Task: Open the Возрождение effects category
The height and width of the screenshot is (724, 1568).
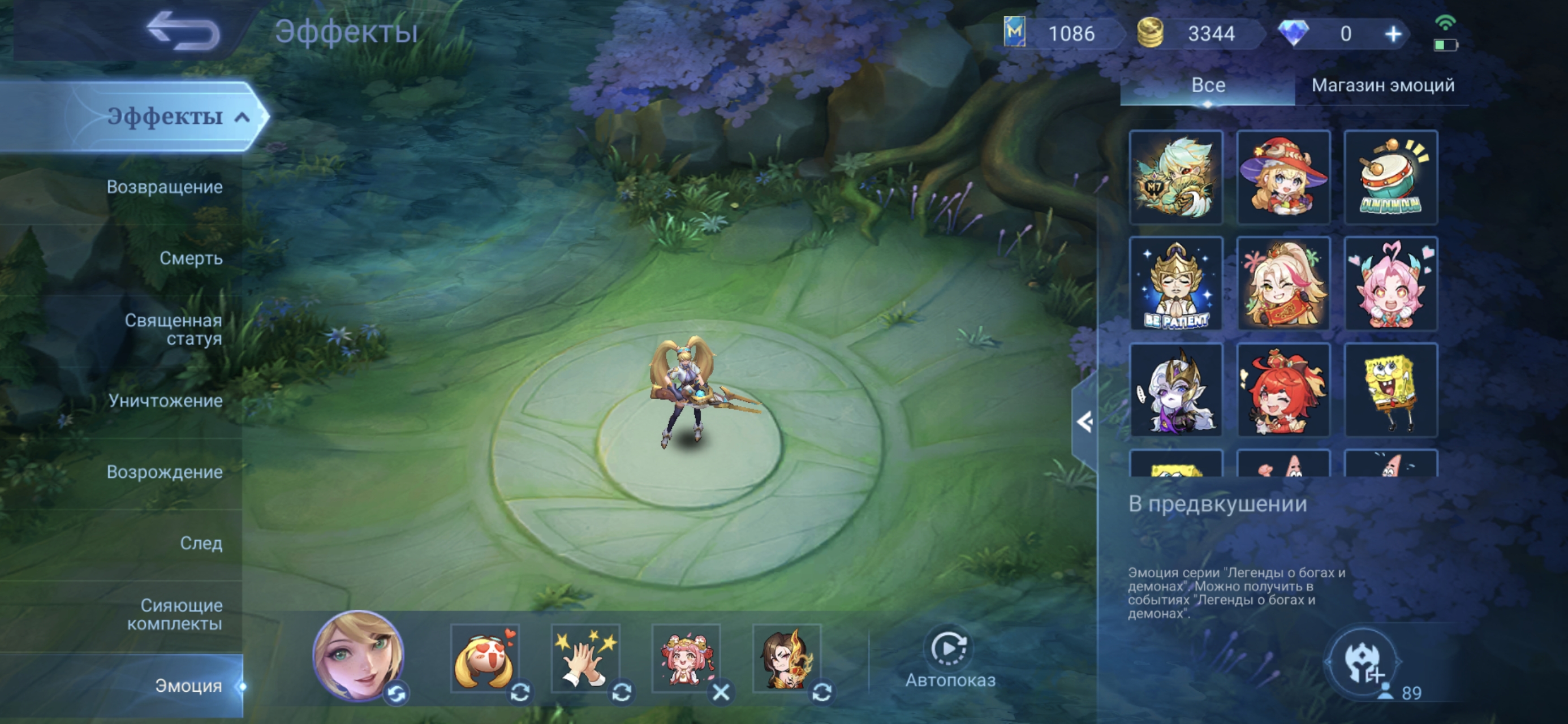Action: [165, 472]
